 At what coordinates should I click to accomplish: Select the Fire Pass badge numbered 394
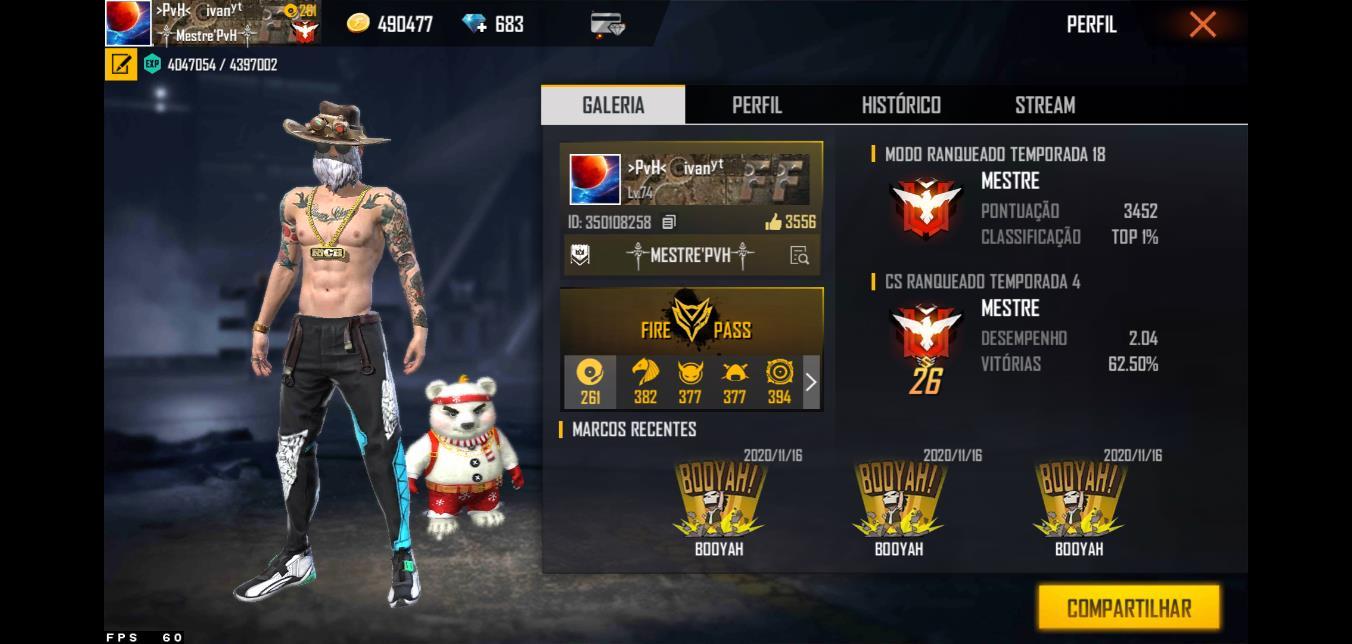(x=779, y=382)
